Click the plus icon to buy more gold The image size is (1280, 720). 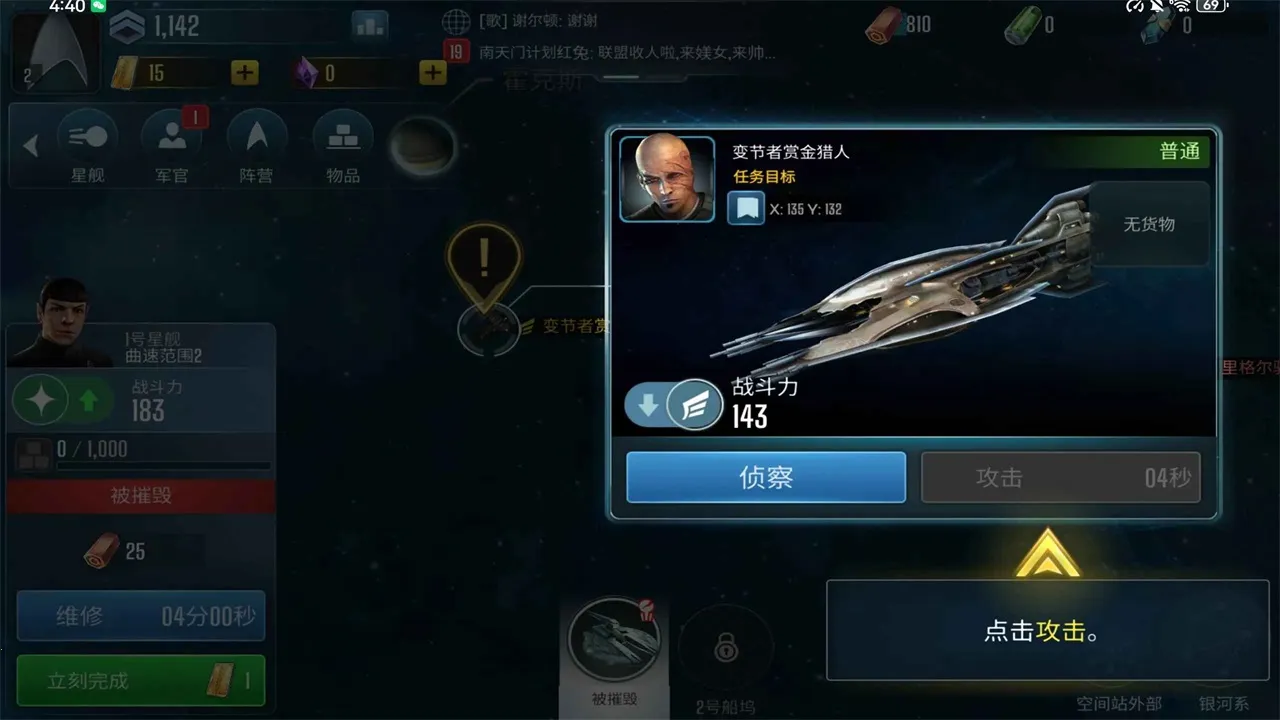point(244,72)
